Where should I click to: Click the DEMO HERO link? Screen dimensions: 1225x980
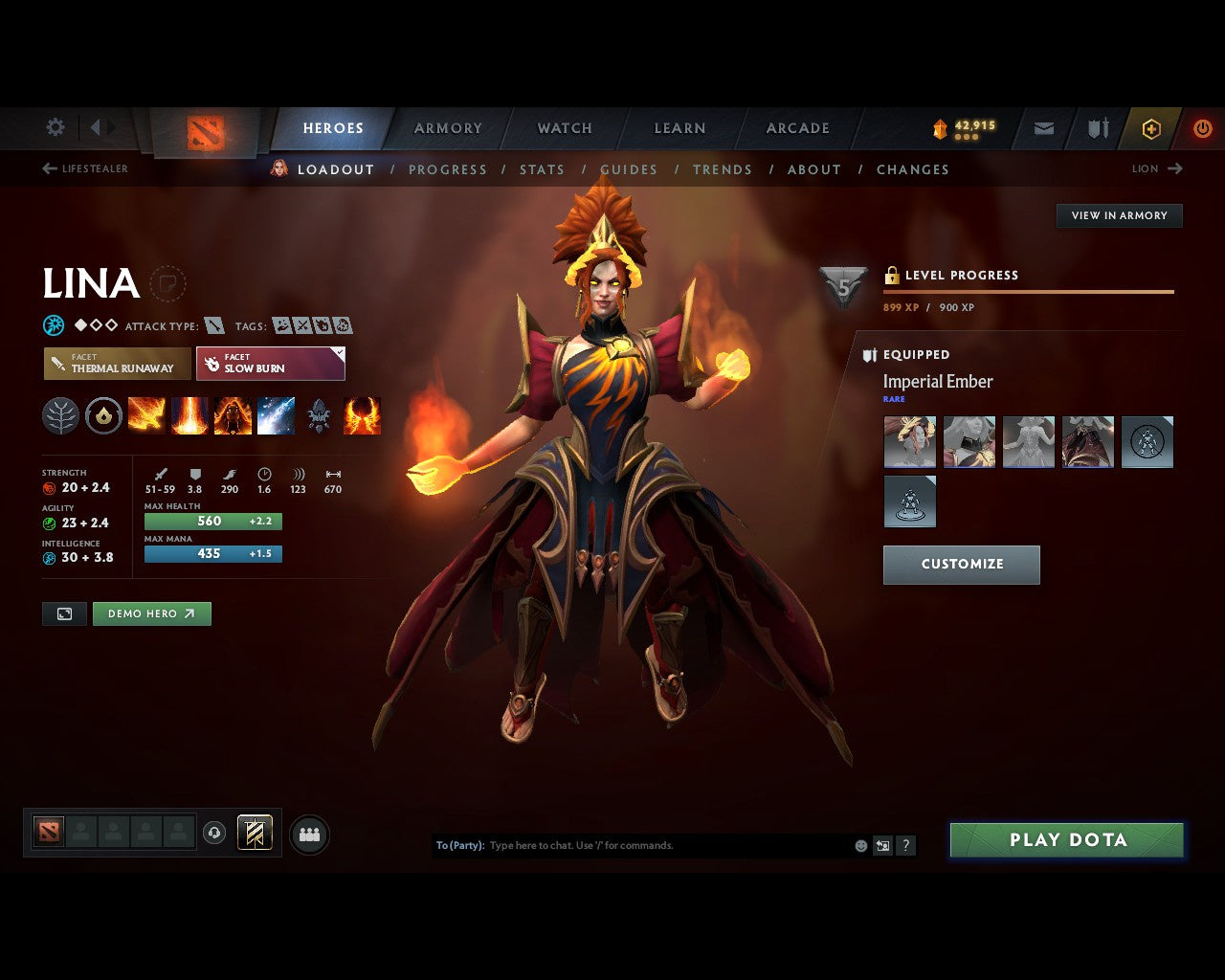pos(151,613)
